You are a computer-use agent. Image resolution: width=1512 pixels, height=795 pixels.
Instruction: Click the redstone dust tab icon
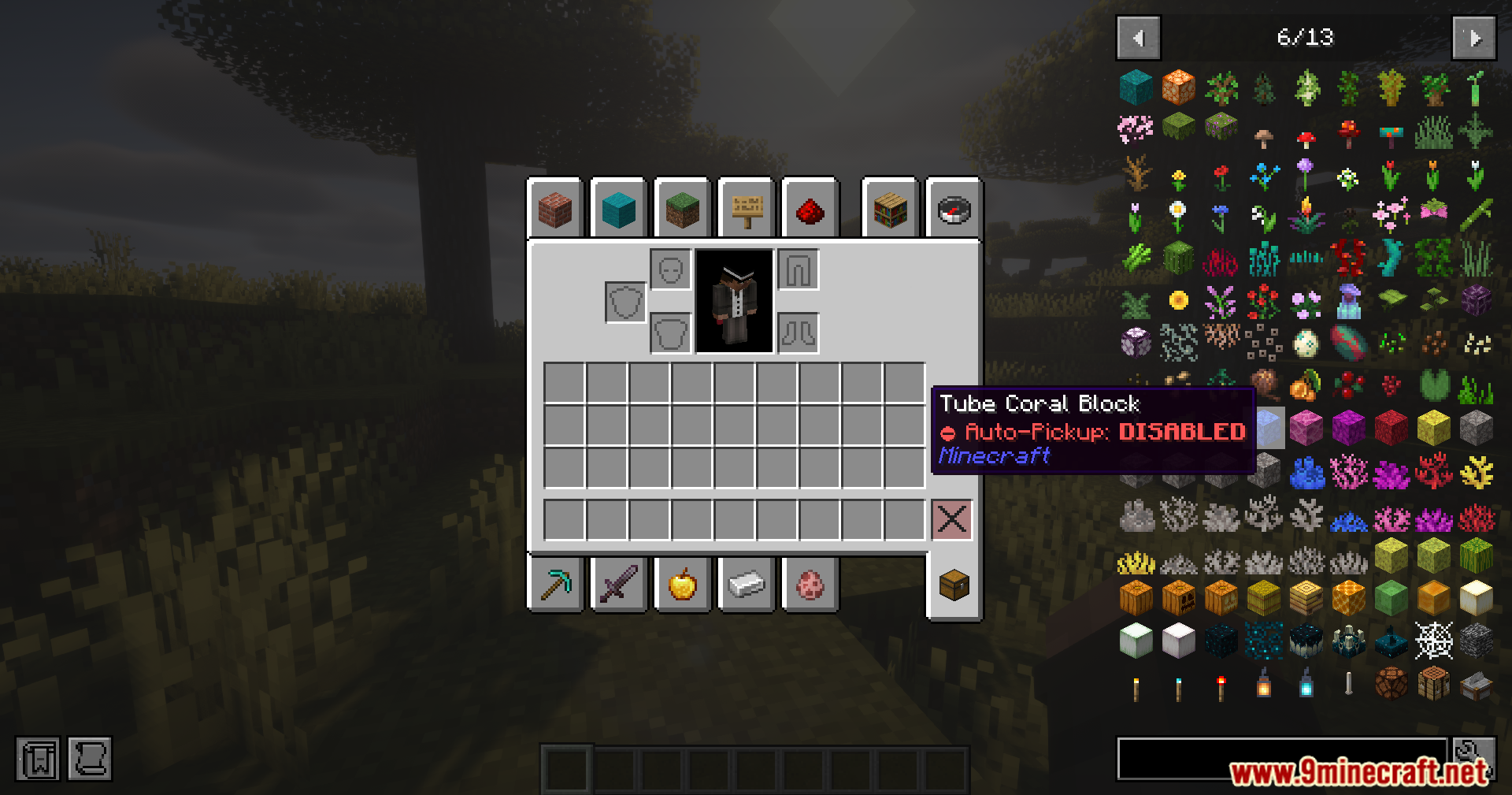[810, 208]
